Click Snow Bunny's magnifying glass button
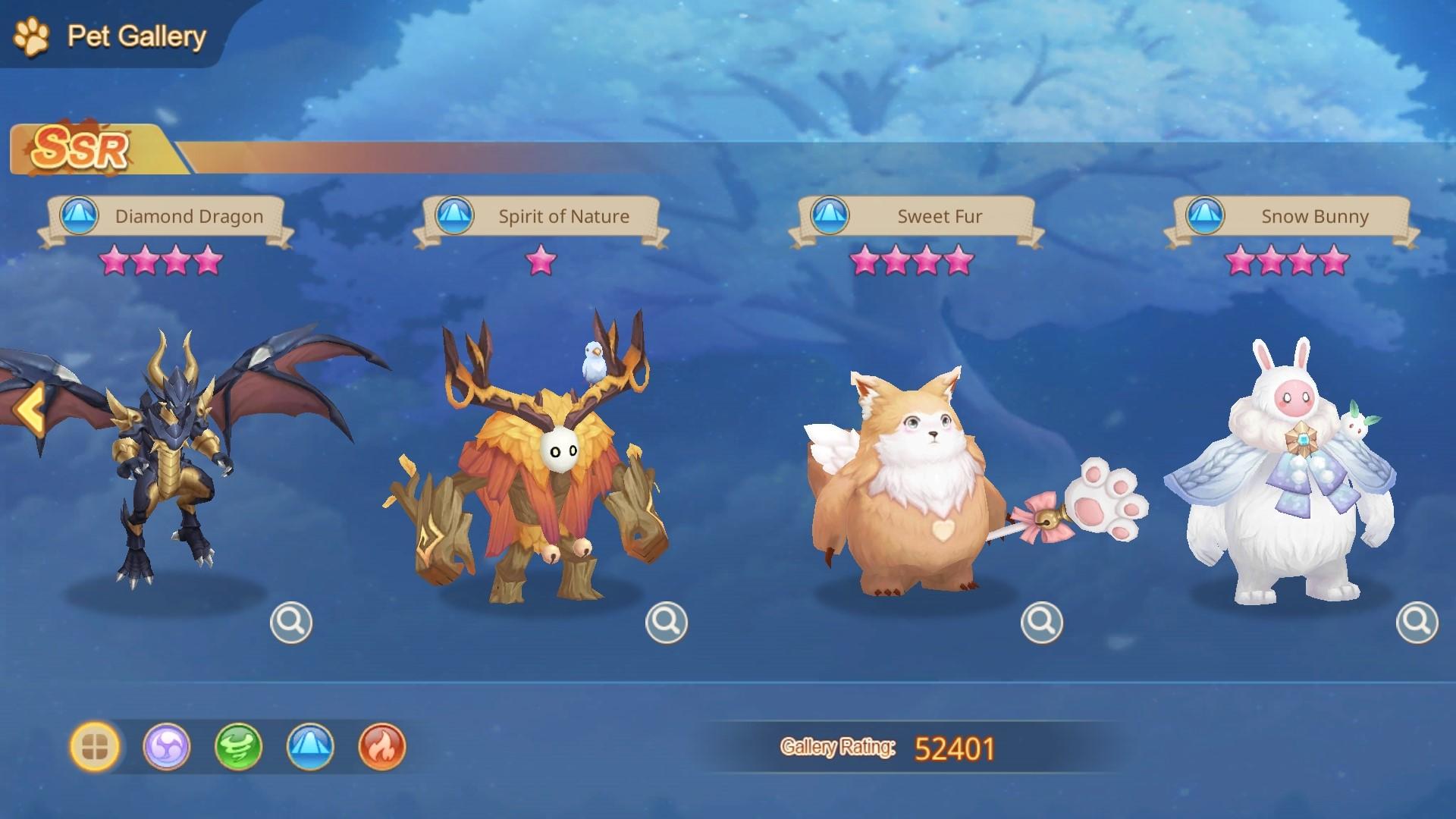 (1417, 623)
